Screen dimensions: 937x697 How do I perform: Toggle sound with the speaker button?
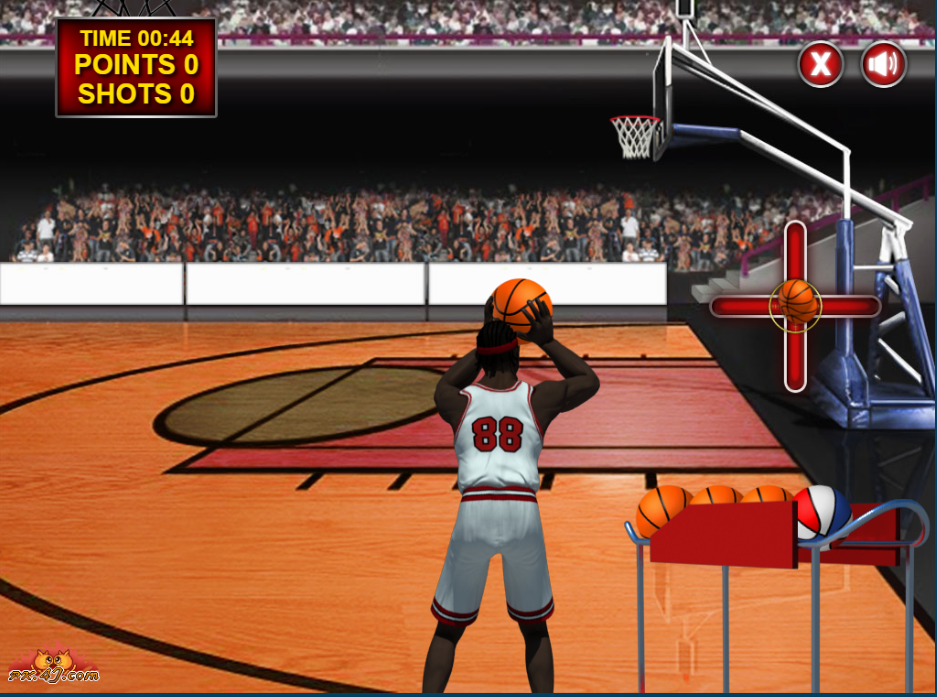[x=883, y=65]
